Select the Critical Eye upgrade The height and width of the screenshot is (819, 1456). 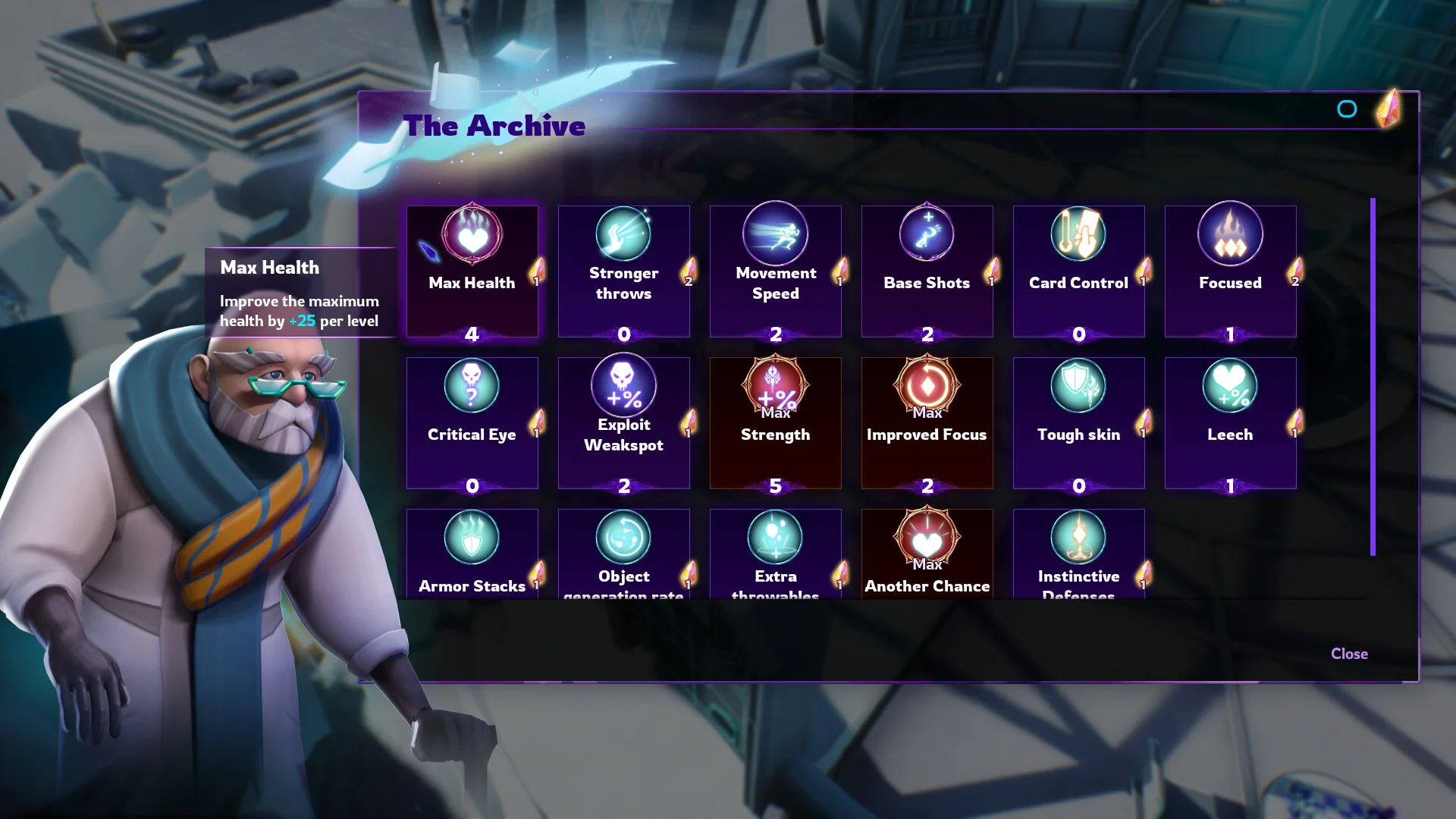point(472,423)
